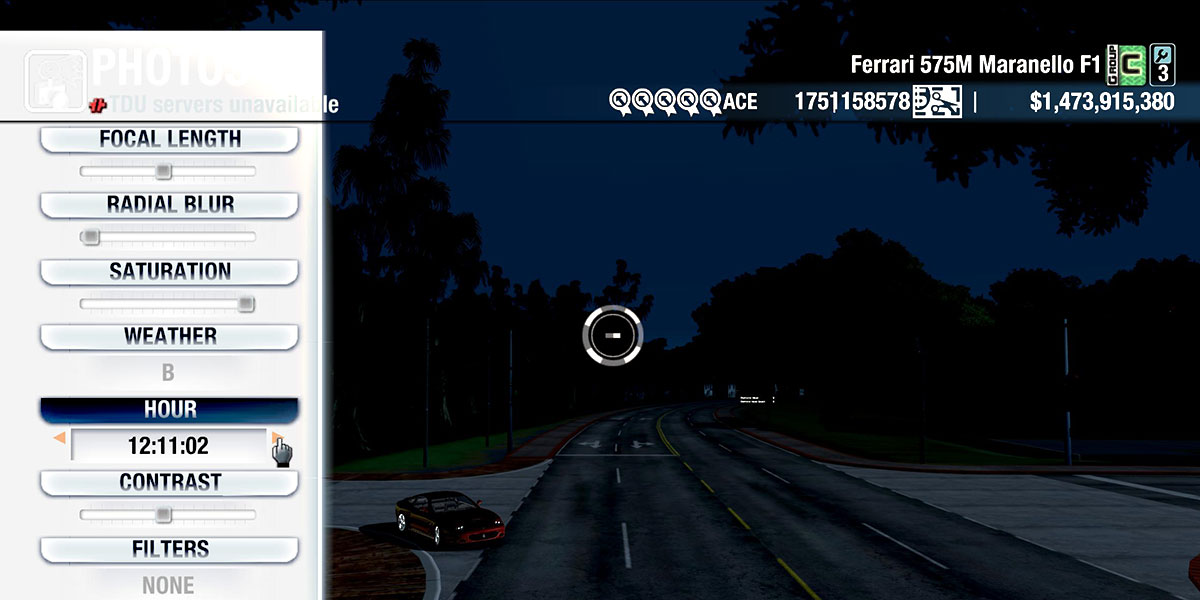Select the Weather option
Screen dimensions: 1200x600
[169, 336]
